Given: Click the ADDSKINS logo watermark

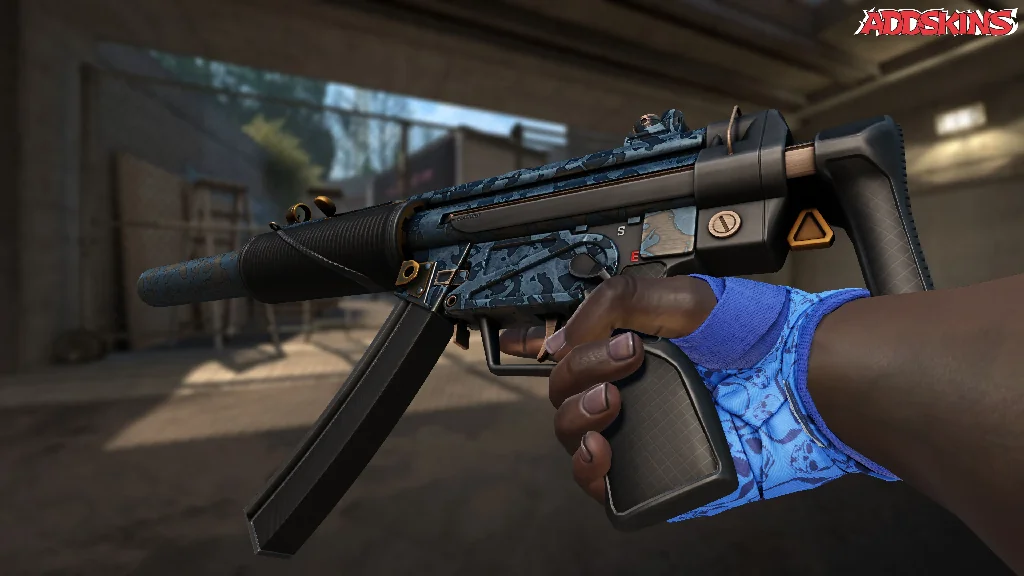Looking at the screenshot, I should click(x=938, y=22).
